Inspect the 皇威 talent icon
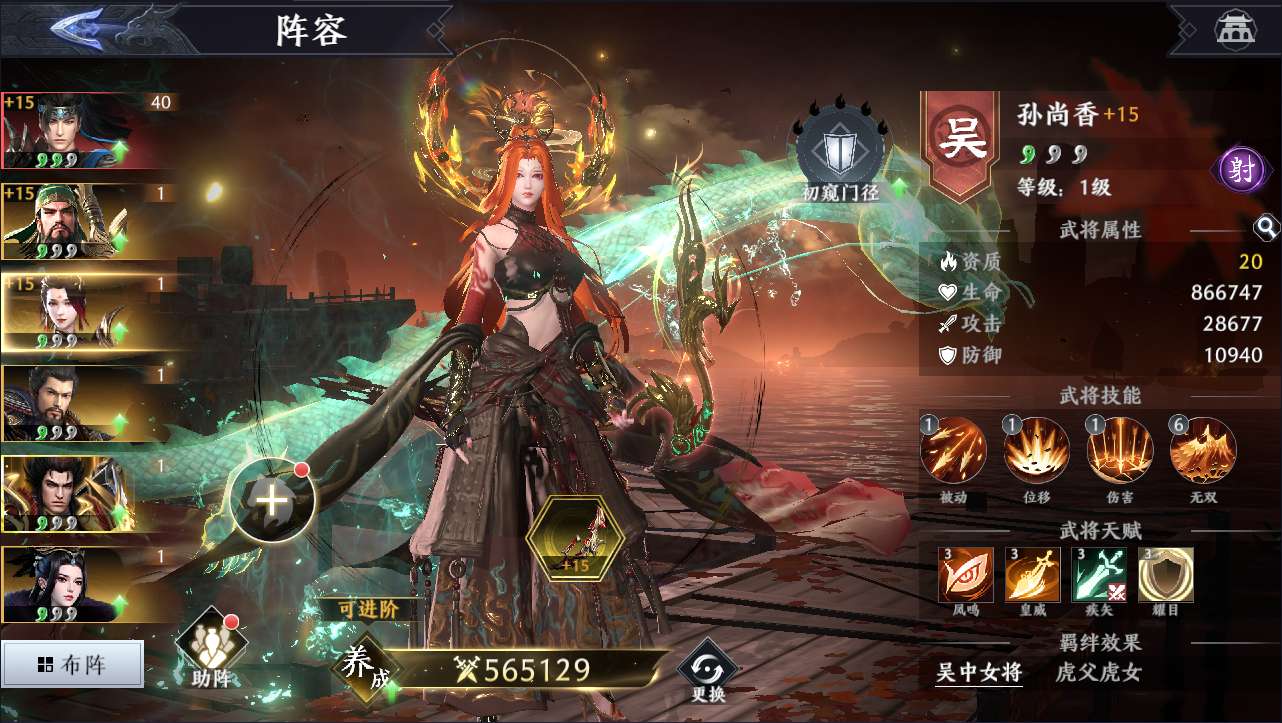Screen dimensions: 1282x723 point(1033,575)
